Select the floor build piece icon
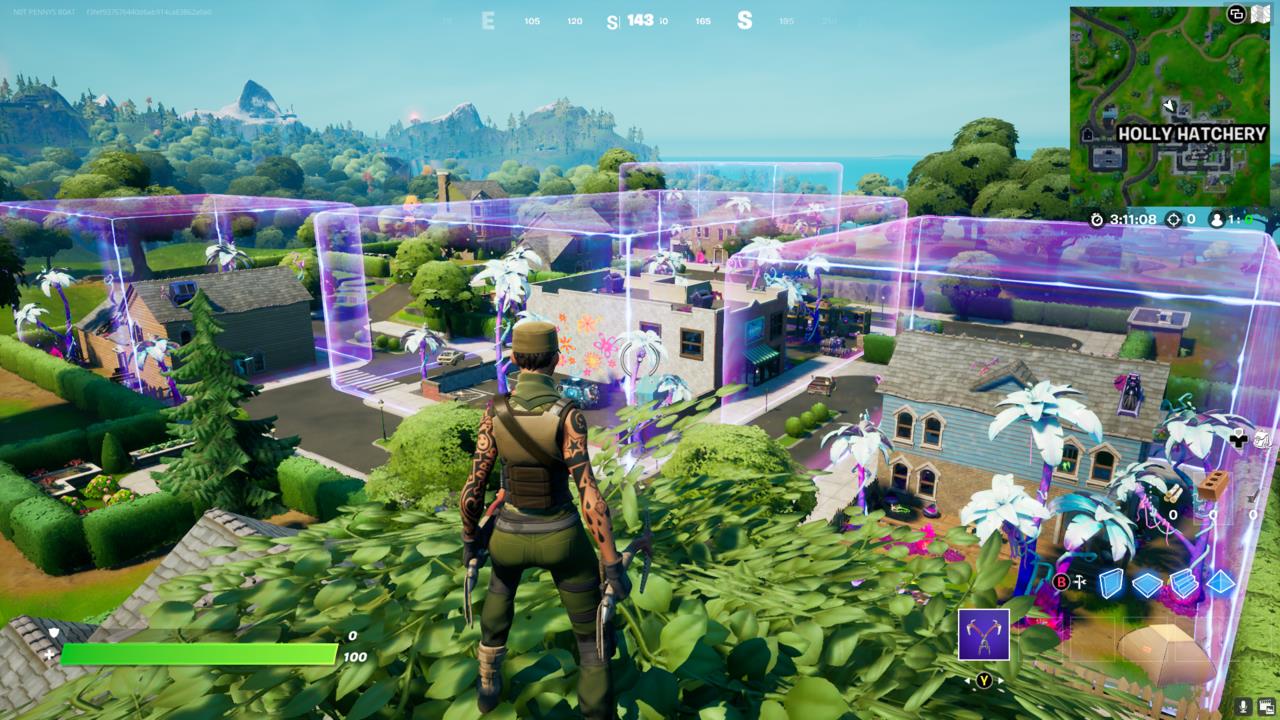 point(1147,585)
